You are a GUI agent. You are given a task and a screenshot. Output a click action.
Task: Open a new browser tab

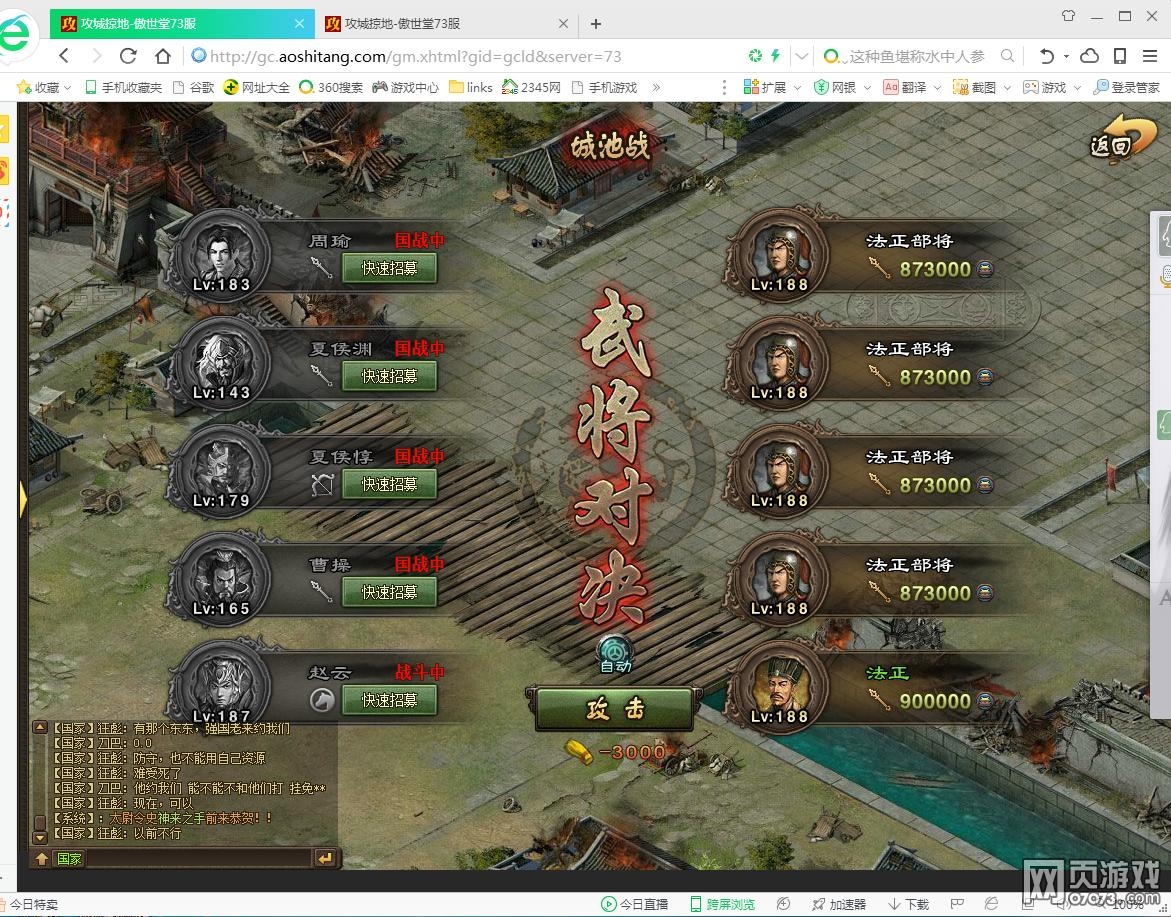click(596, 23)
